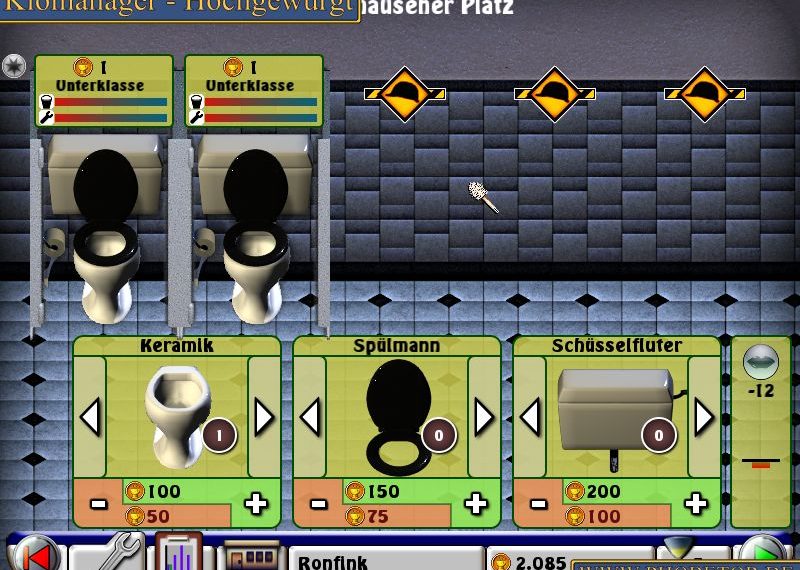This screenshot has width=800, height=570.
Task: Browse to next Schüsselfluter cistern
Action: point(704,416)
